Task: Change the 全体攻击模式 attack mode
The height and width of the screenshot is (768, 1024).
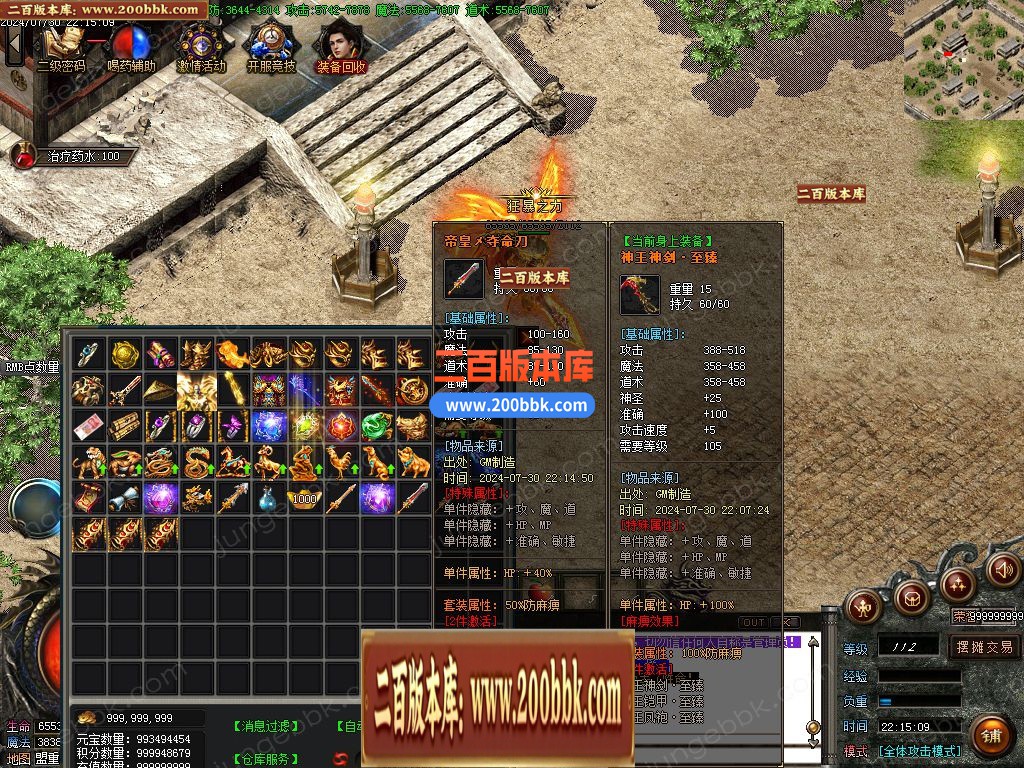Action: pyautogui.click(x=920, y=751)
